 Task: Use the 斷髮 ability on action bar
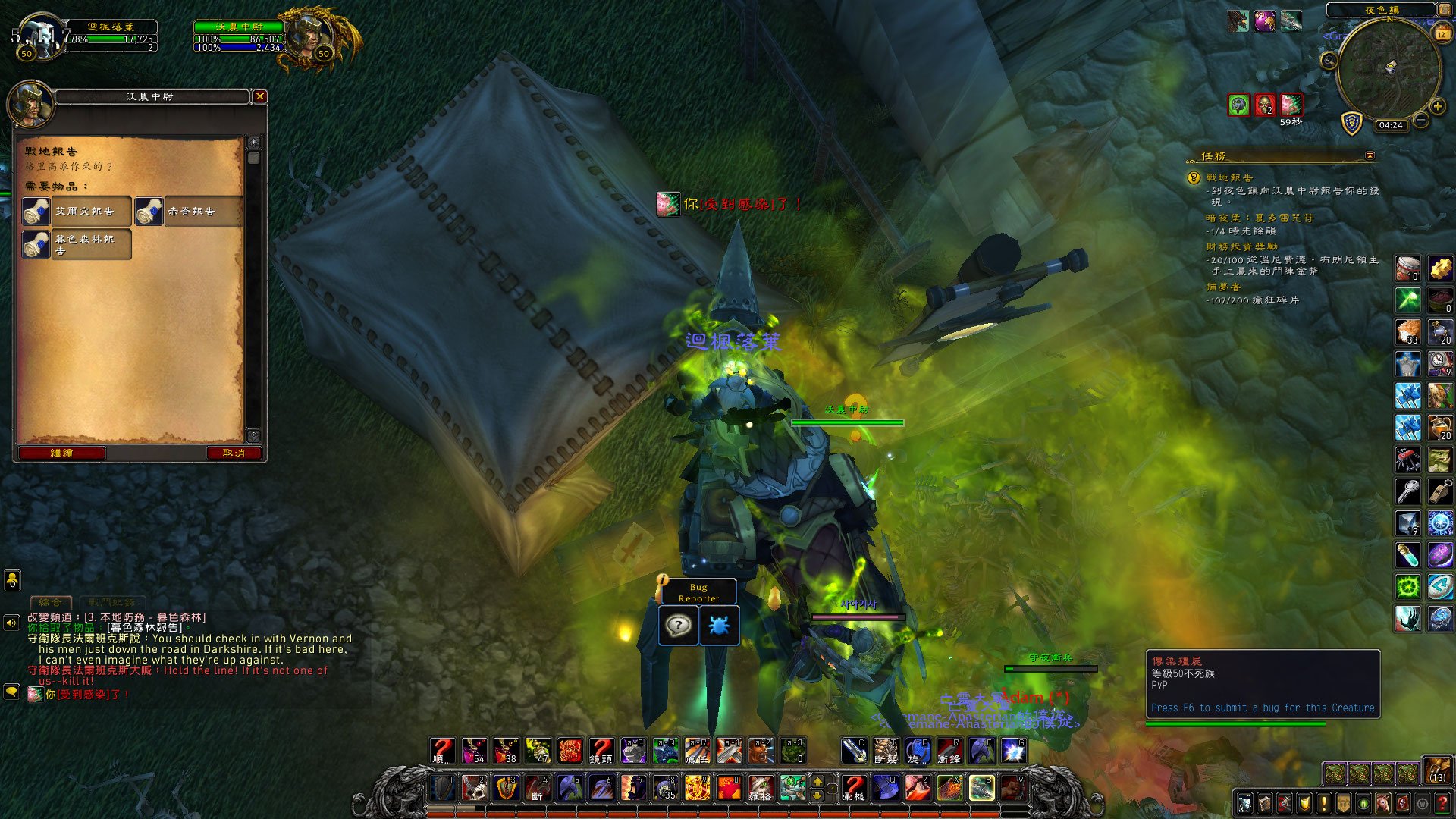tap(886, 751)
